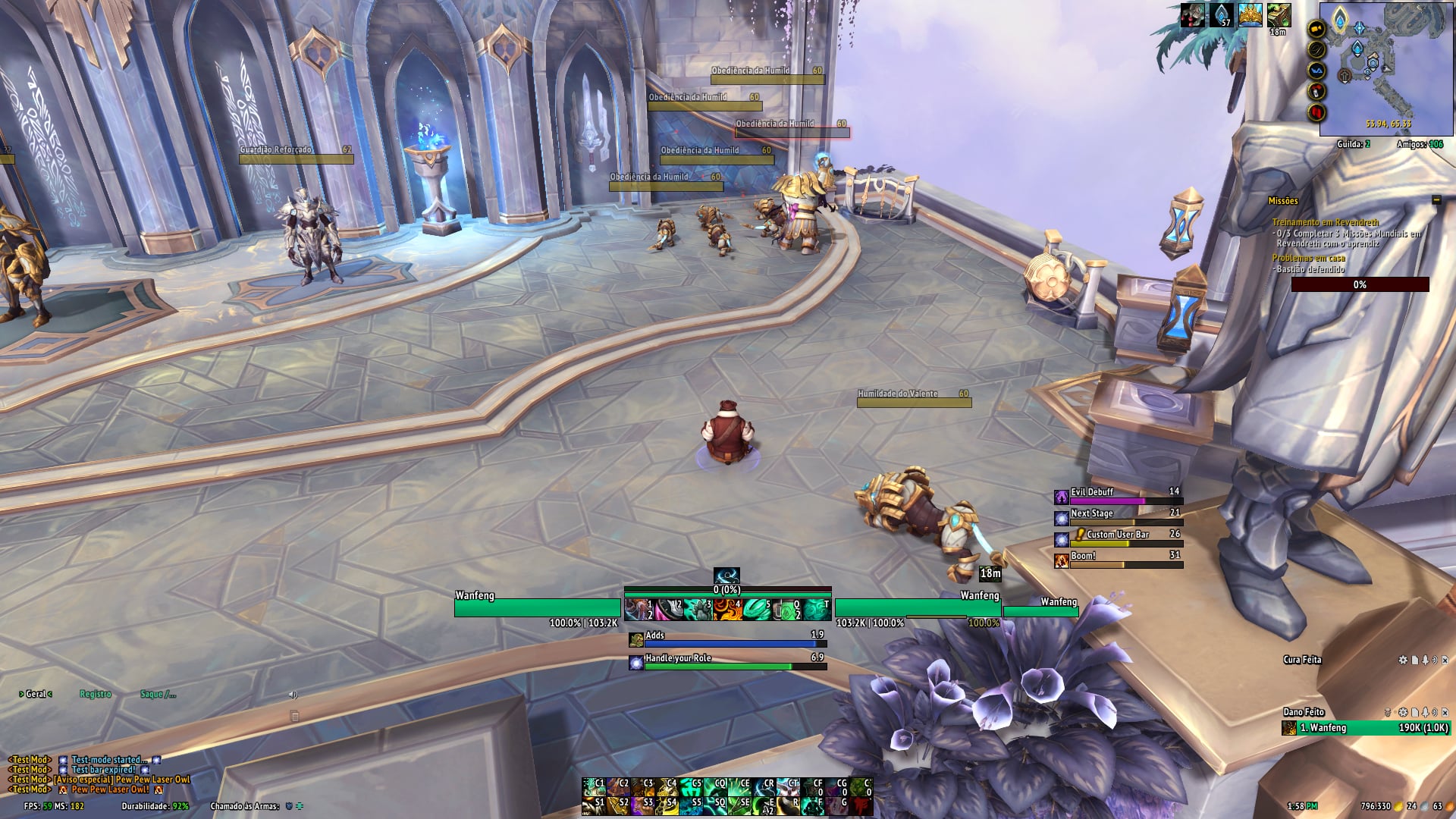The height and width of the screenshot is (819, 1456).
Task: Select the golden crown buff icon
Action: (1250, 15)
